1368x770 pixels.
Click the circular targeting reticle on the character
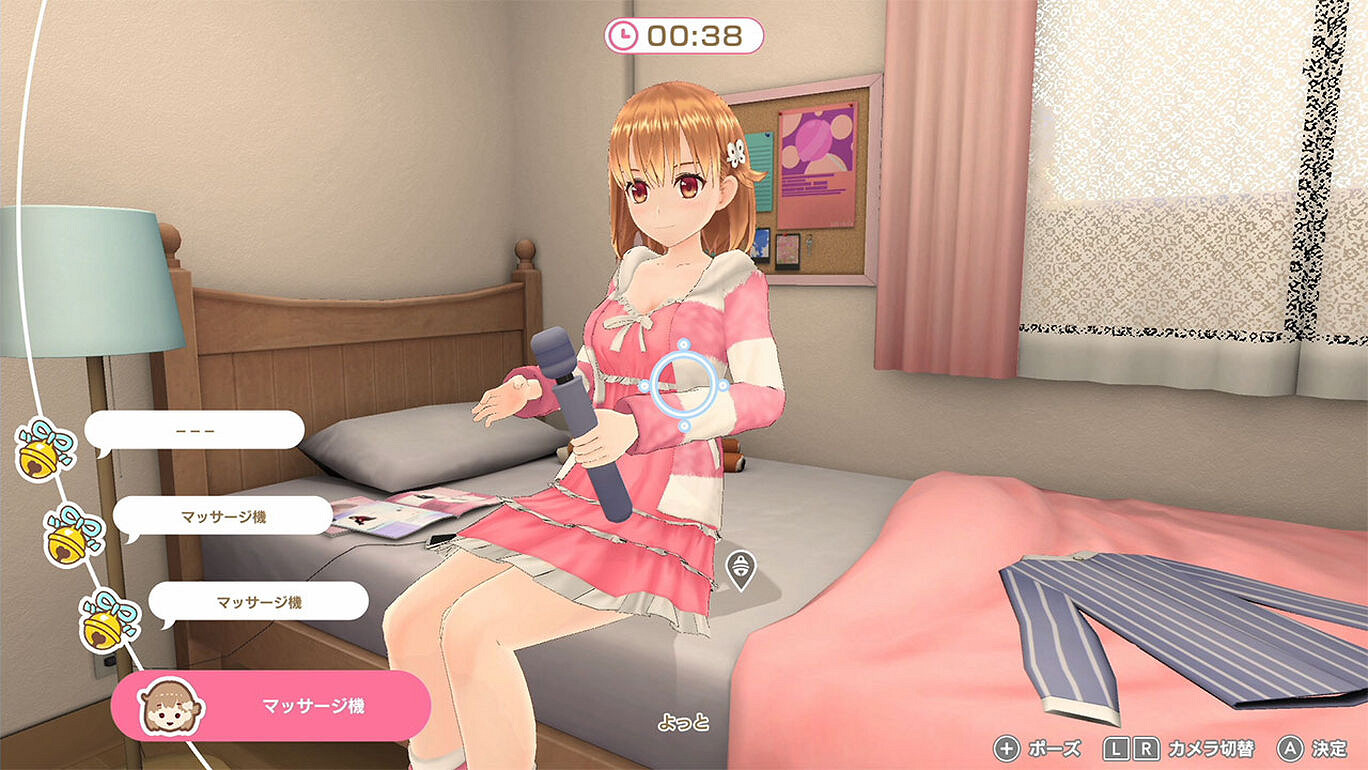coord(685,385)
